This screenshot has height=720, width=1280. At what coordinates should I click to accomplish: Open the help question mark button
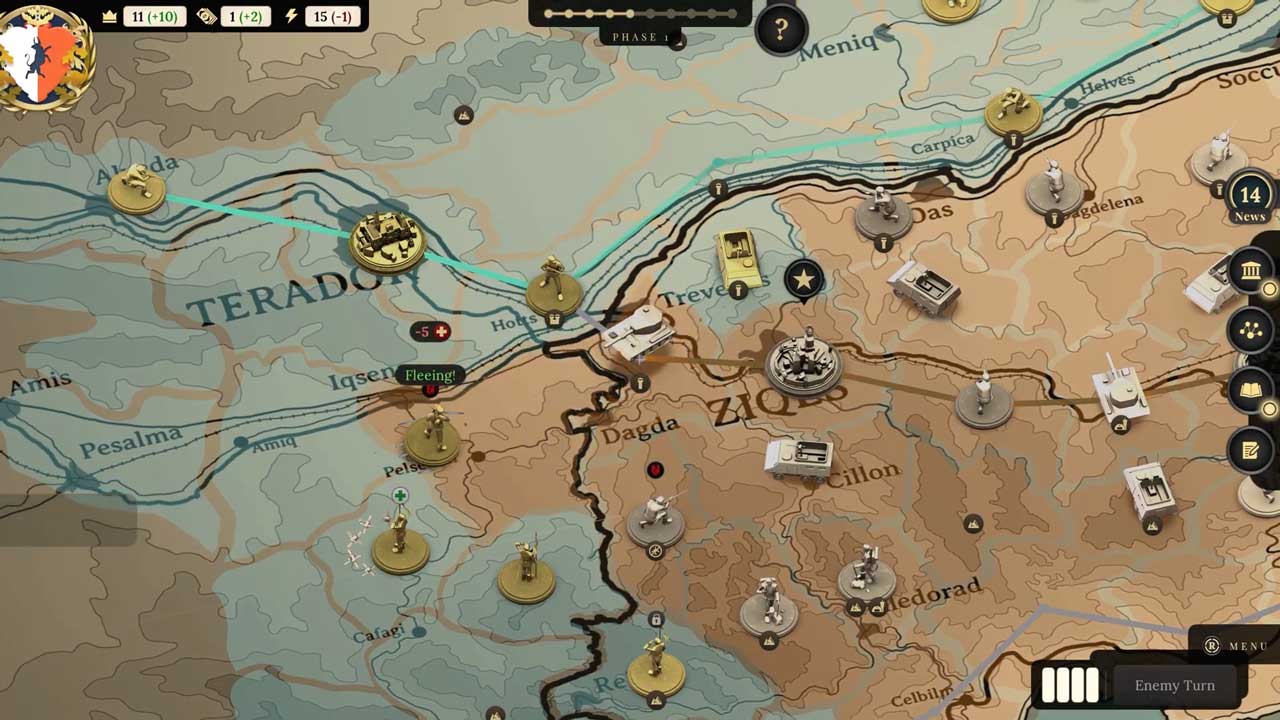pos(780,29)
